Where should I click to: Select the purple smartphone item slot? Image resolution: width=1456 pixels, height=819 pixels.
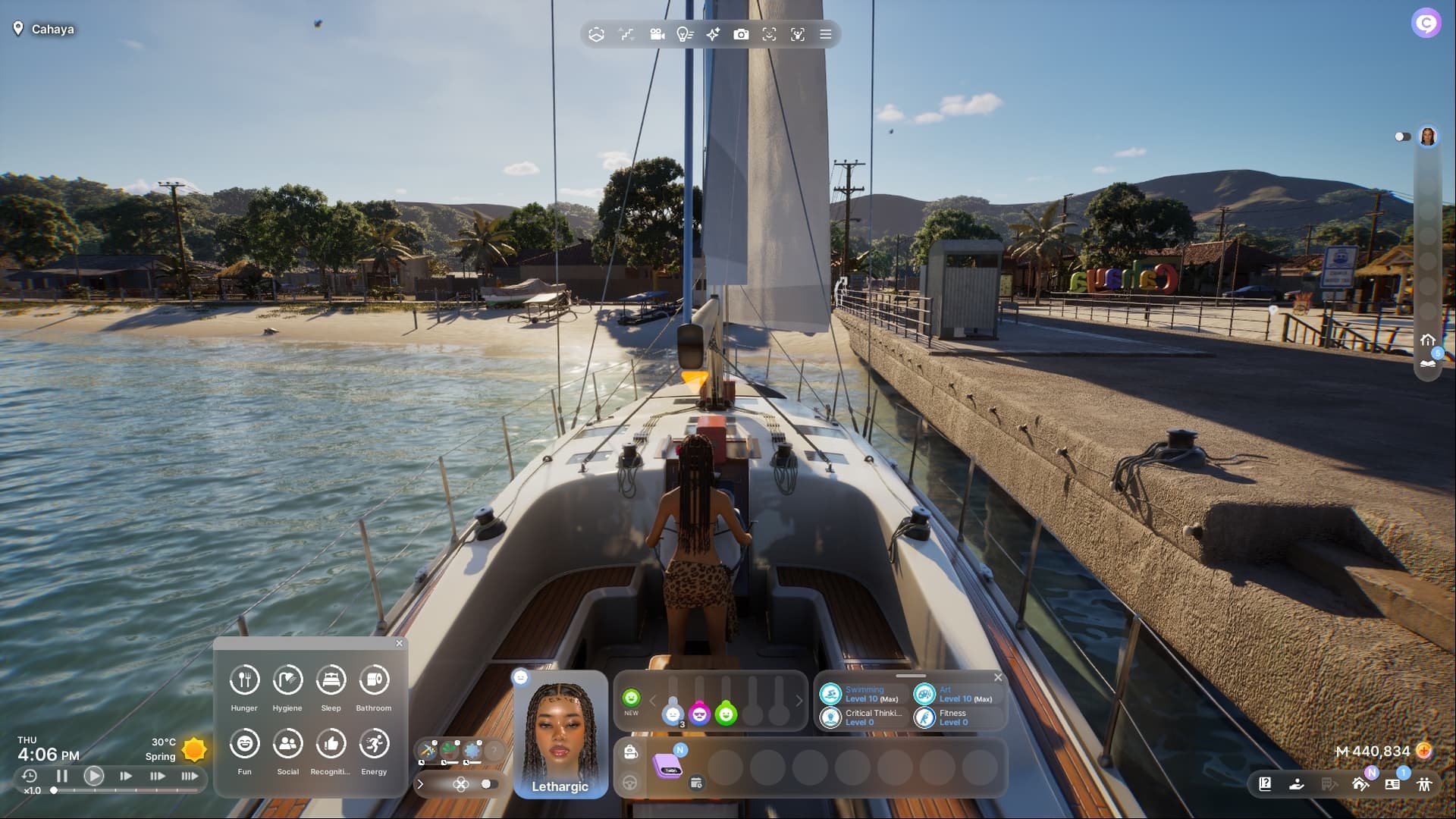point(668,765)
